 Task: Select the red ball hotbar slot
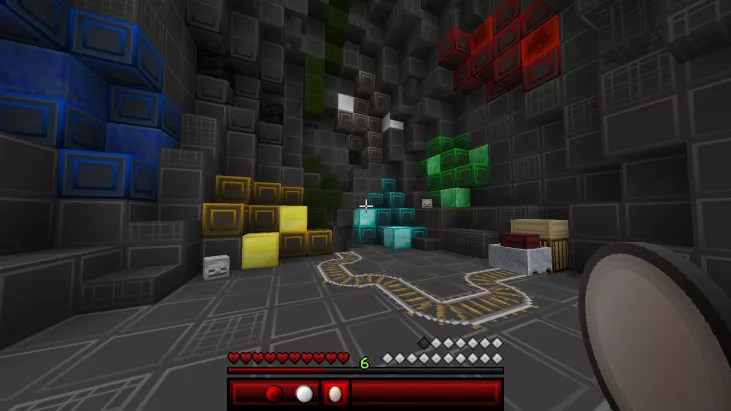click(x=274, y=393)
